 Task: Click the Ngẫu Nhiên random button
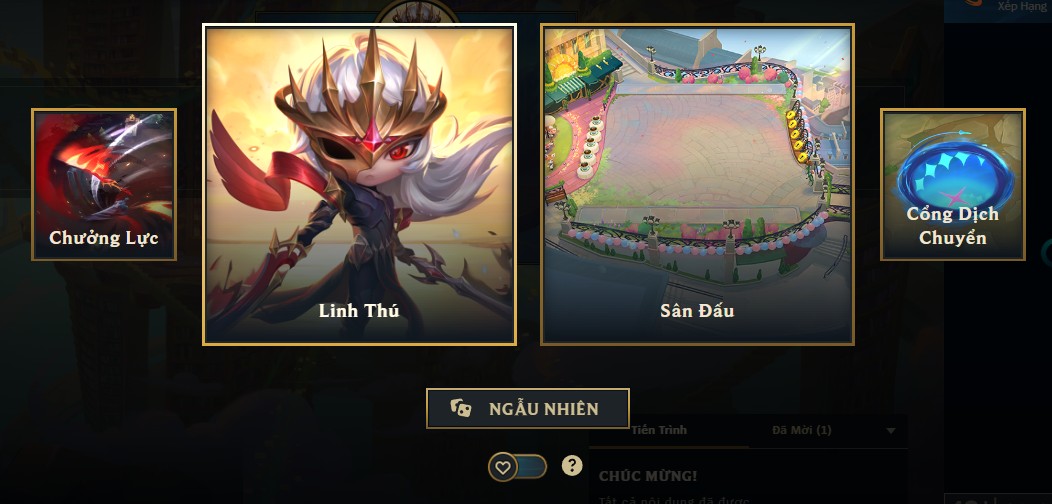[x=527, y=408]
